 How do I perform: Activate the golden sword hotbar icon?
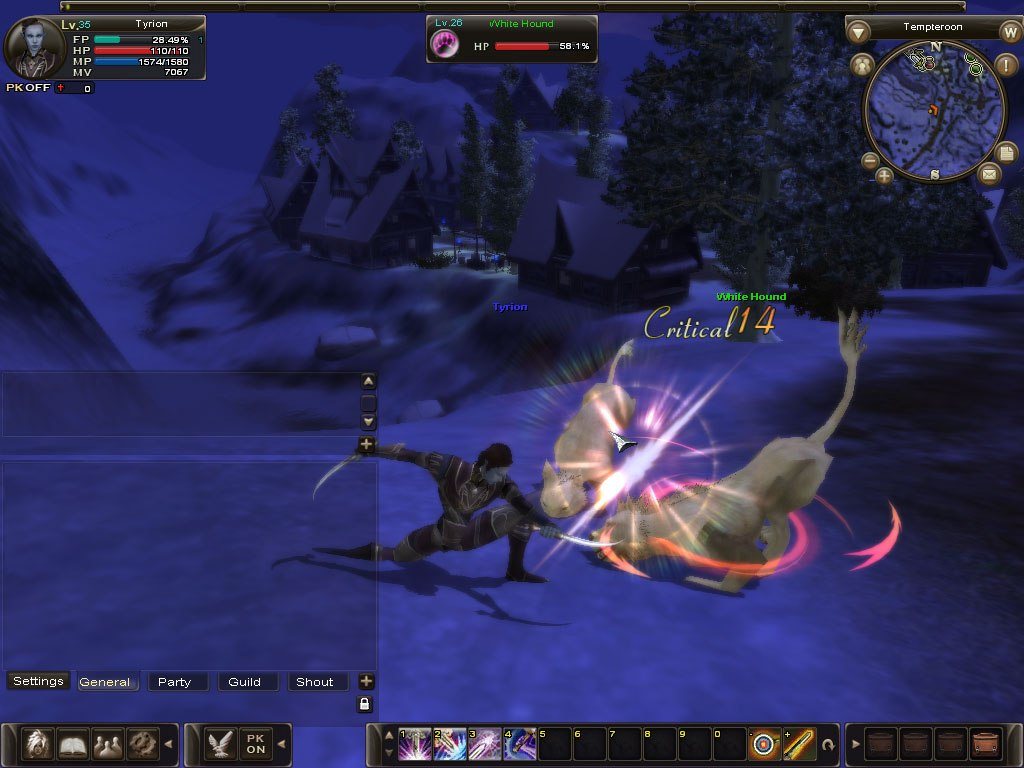click(799, 744)
